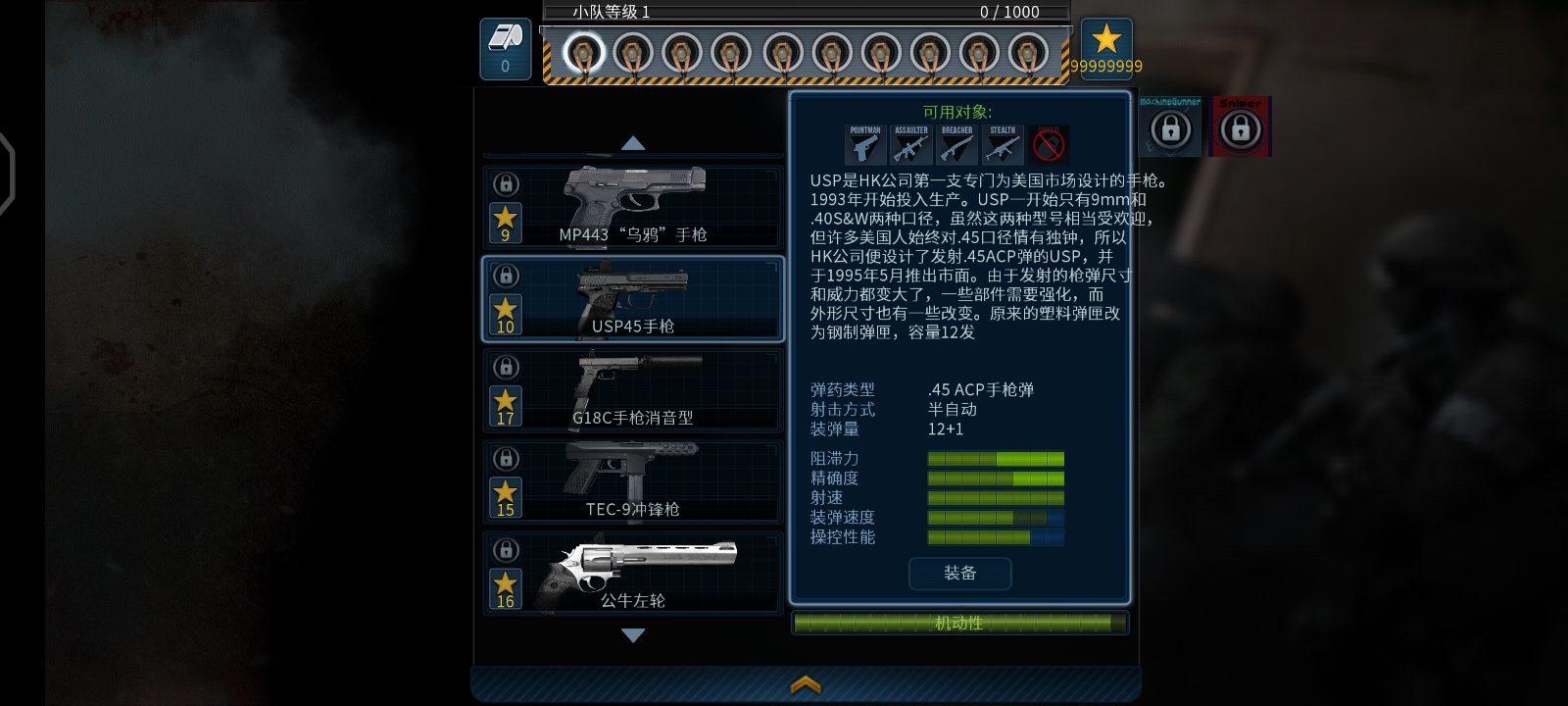Click the 机动性 mobility bar

click(x=960, y=623)
